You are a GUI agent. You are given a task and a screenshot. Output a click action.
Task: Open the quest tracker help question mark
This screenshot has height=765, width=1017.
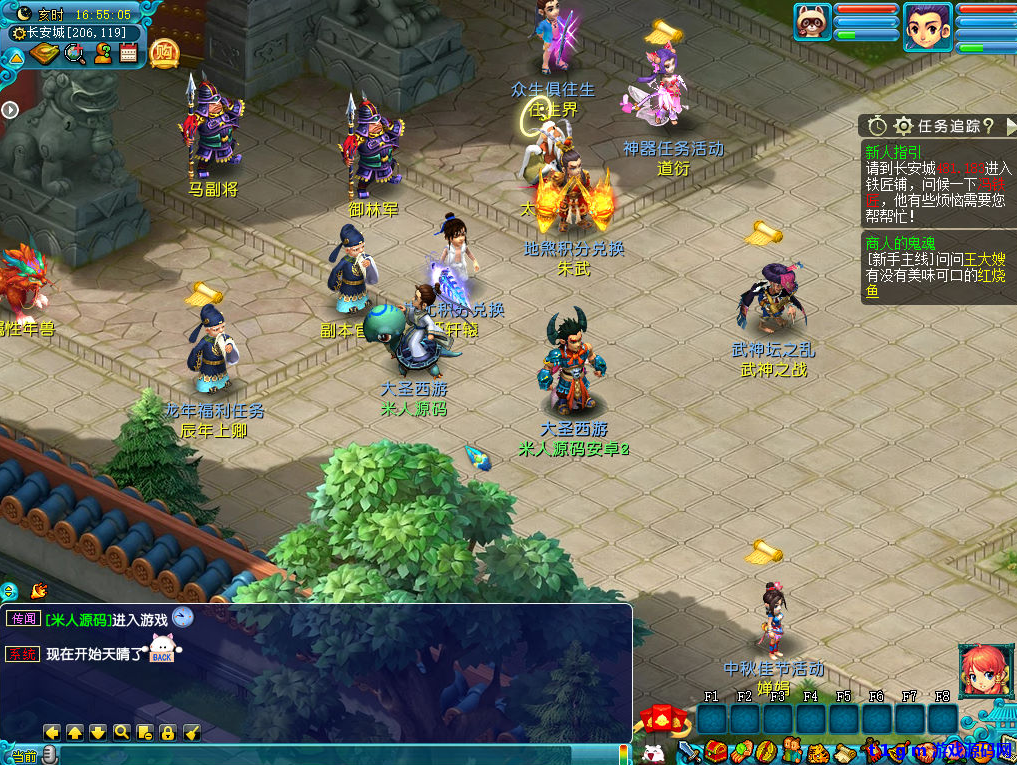coord(988,126)
